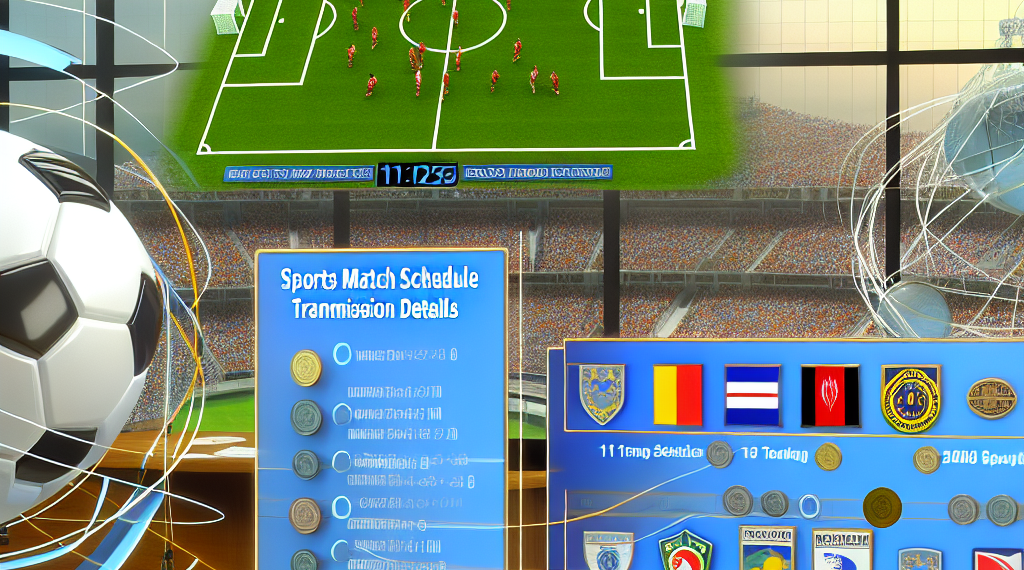Click the bronze oval badge
Image resolution: width=1024 pixels, height=570 pixels.
(x=991, y=397)
